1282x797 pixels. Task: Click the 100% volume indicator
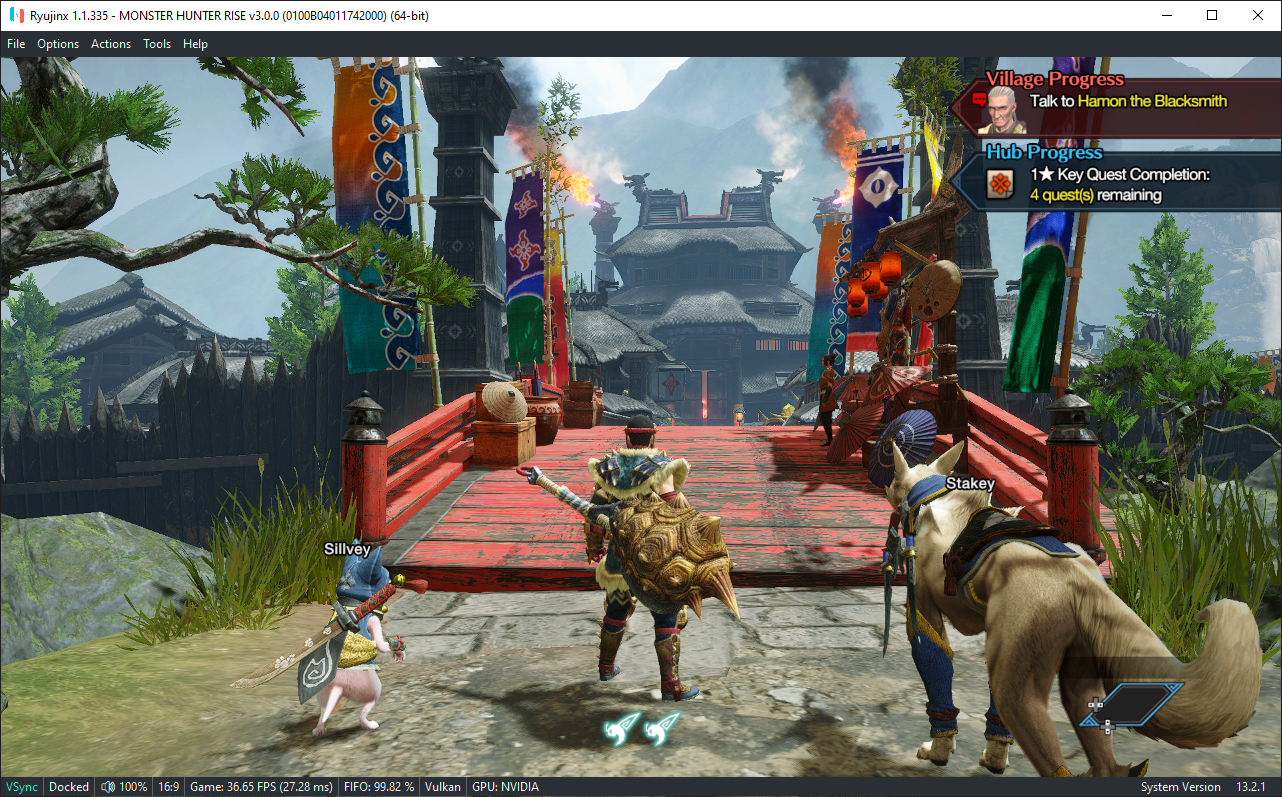125,787
